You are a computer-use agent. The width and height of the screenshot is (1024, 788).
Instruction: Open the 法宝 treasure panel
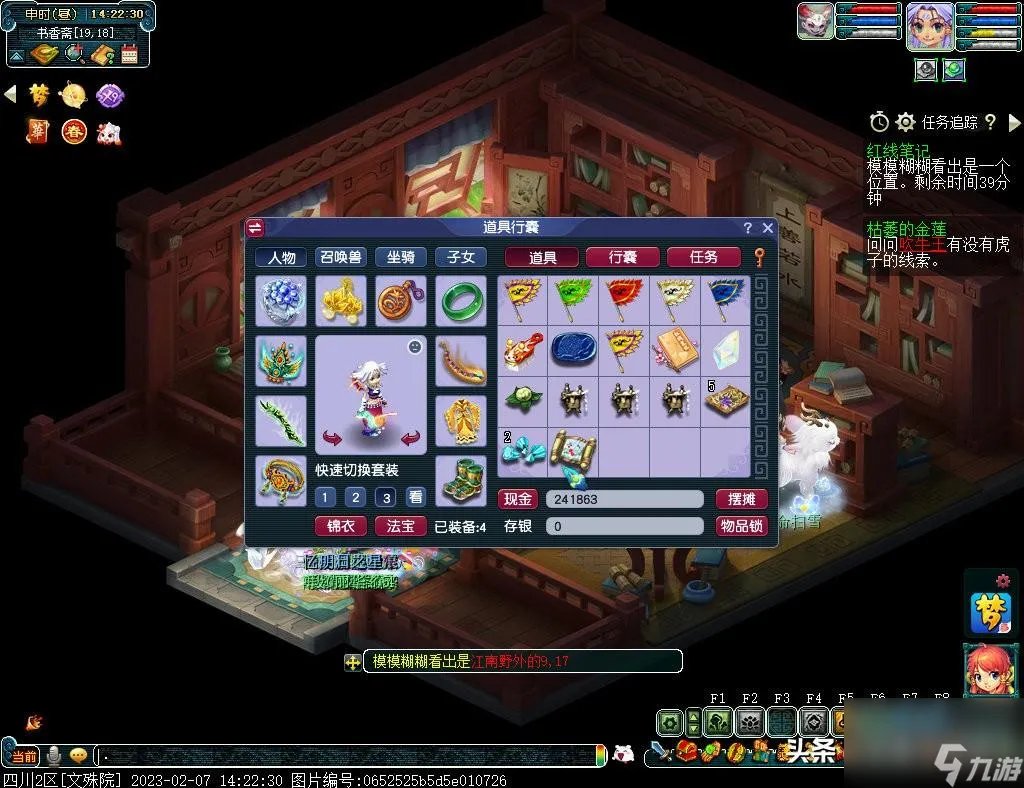click(x=400, y=526)
